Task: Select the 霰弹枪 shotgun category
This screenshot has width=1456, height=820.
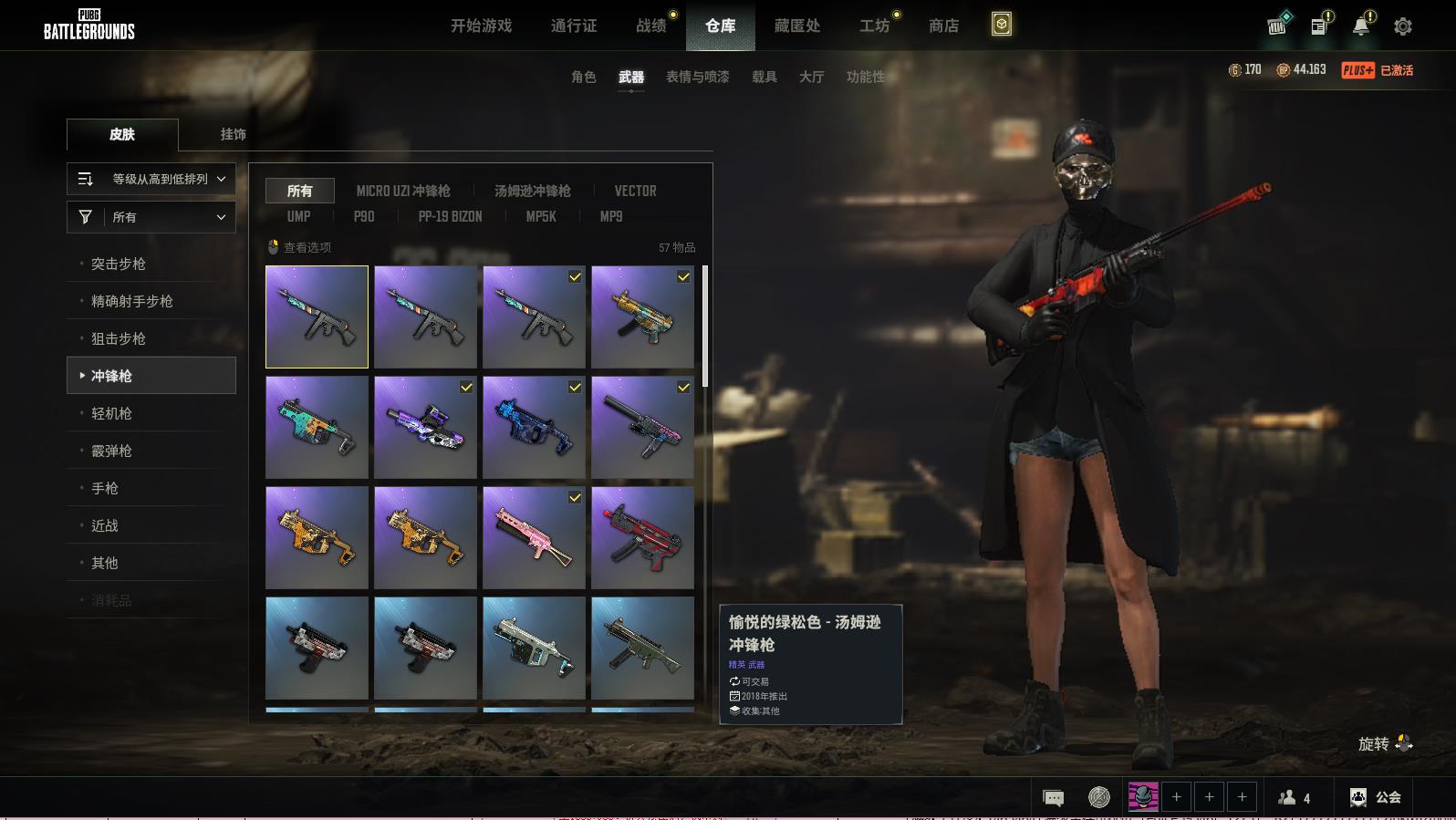Action: (111, 451)
